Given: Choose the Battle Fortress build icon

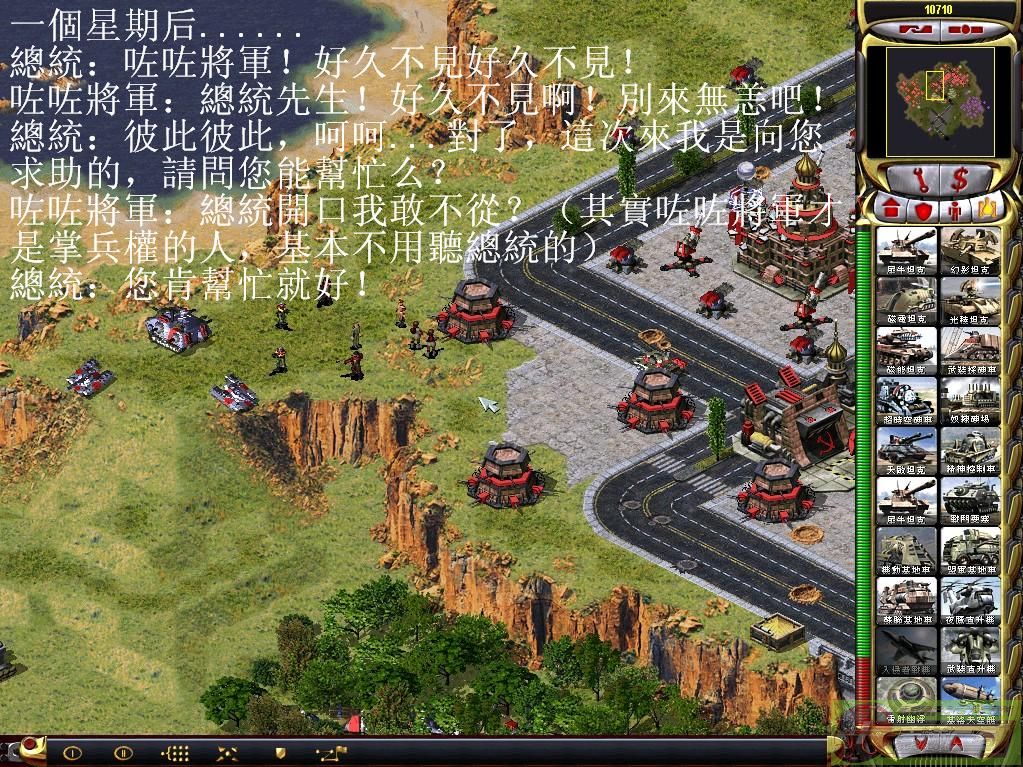Looking at the screenshot, I should point(969,502).
